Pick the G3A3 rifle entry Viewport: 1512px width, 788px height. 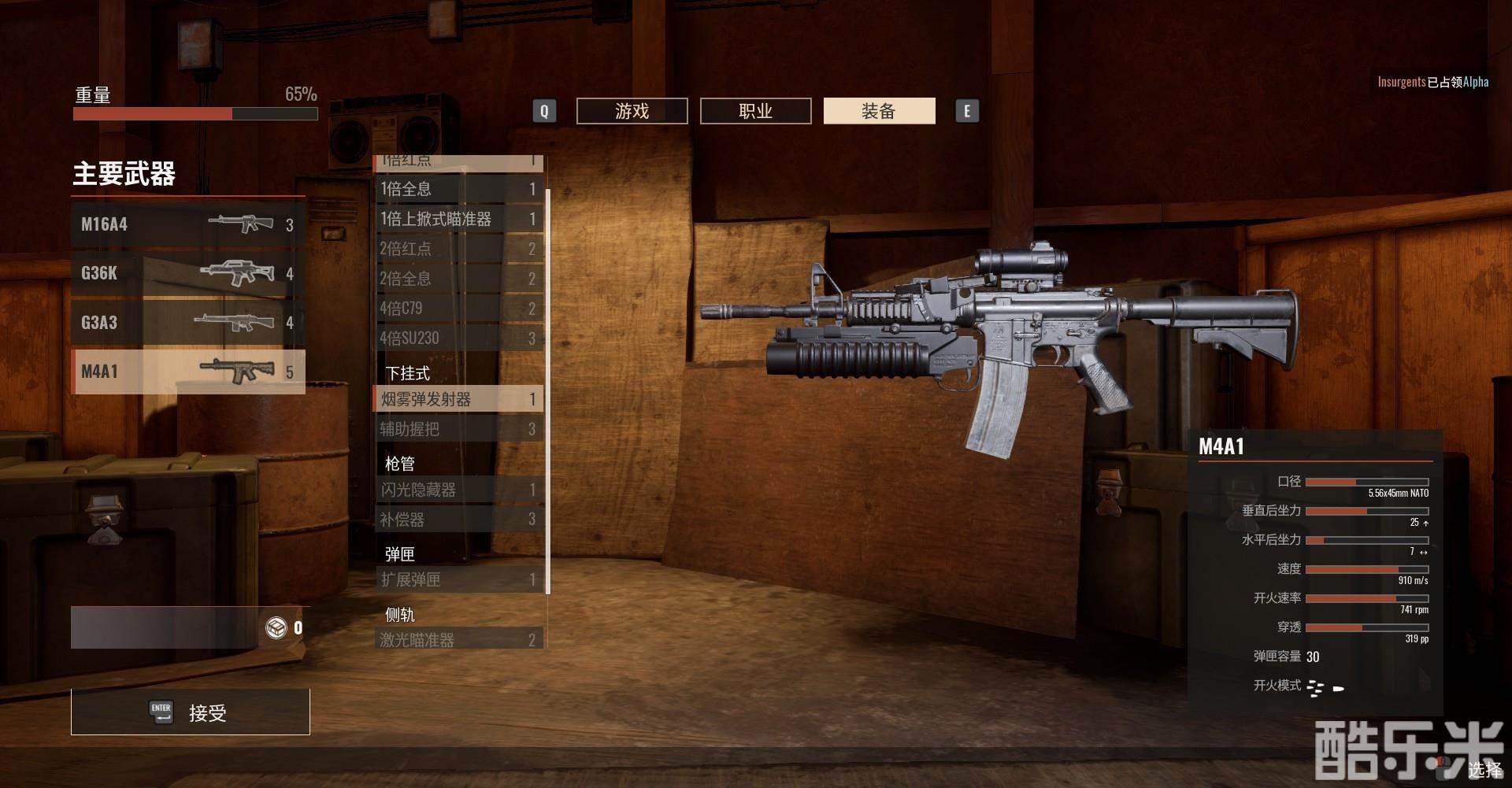click(187, 322)
